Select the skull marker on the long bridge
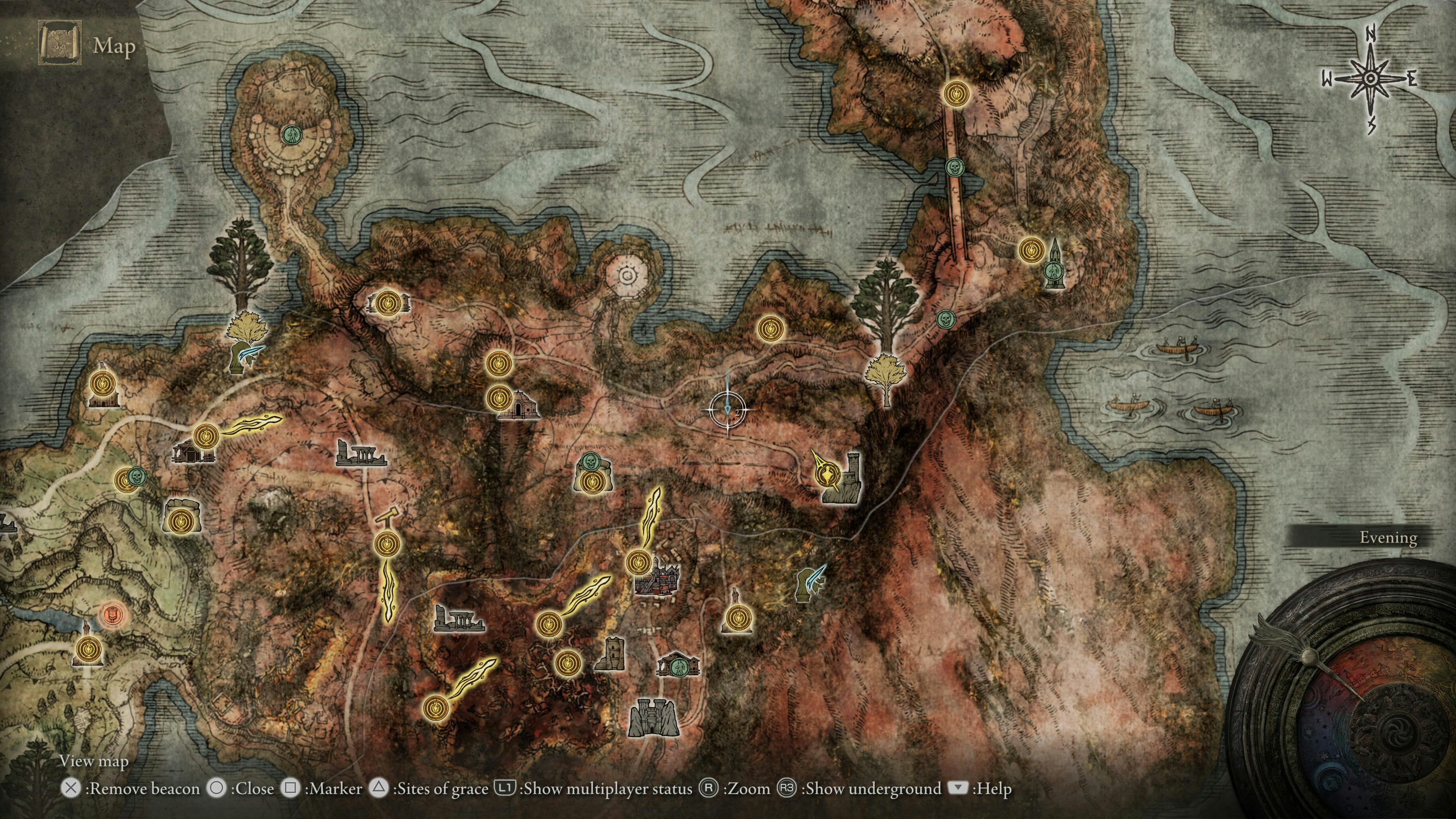Image resolution: width=1456 pixels, height=819 pixels. tap(954, 167)
